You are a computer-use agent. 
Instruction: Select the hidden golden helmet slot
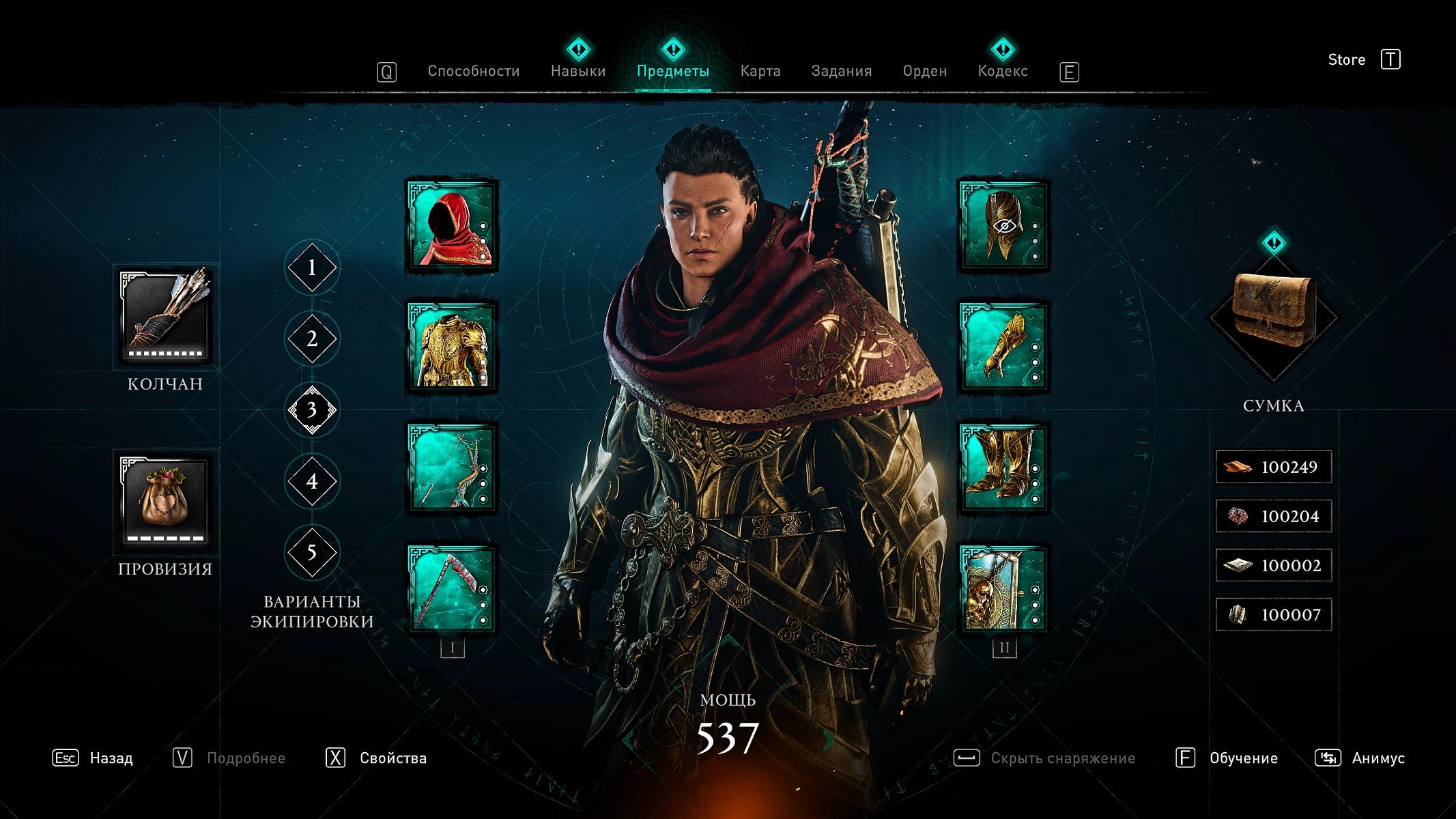pyautogui.click(x=1003, y=226)
